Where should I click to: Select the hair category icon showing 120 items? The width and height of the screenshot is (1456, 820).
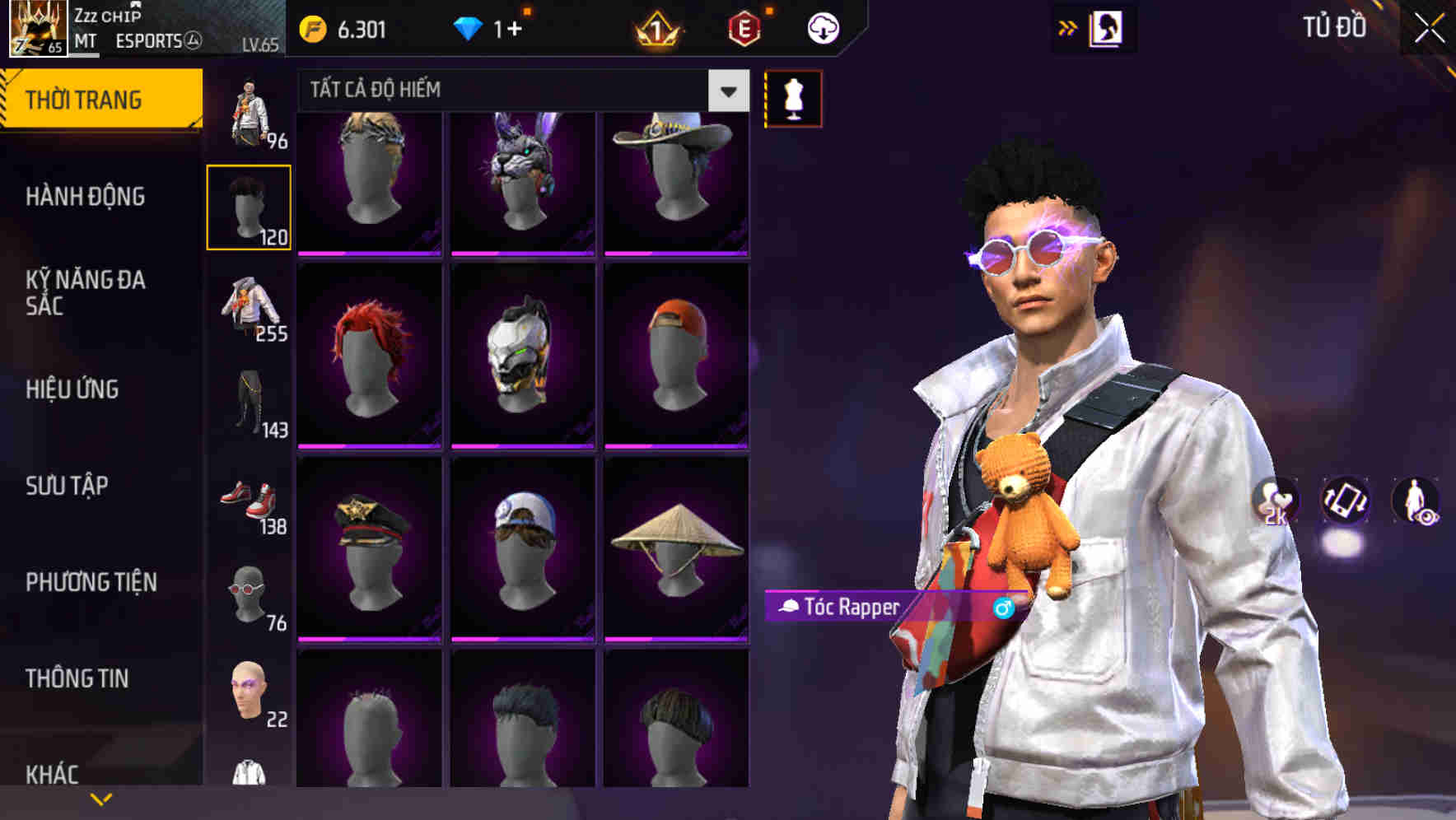[x=250, y=204]
